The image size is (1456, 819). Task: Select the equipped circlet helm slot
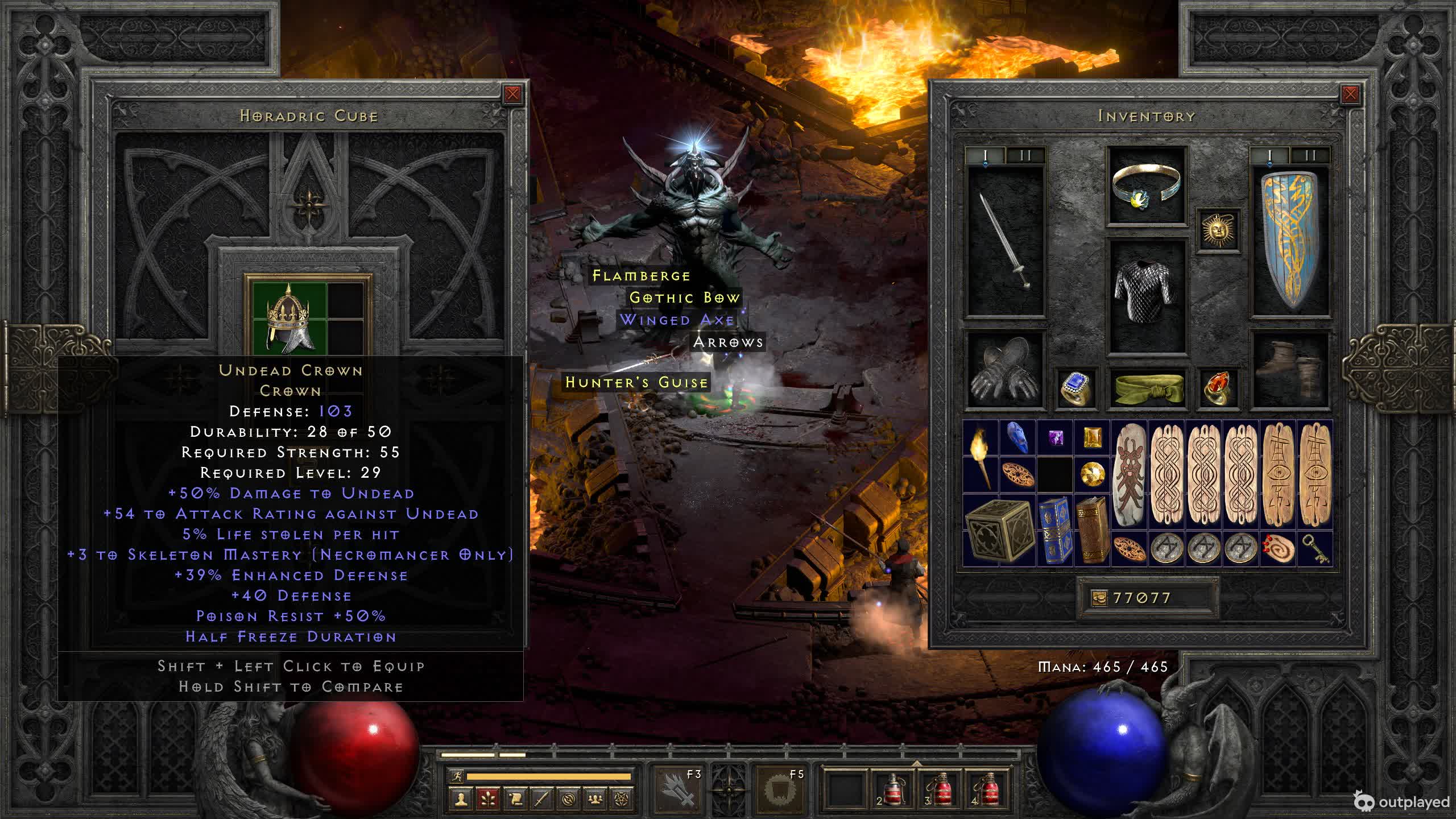(x=1146, y=185)
